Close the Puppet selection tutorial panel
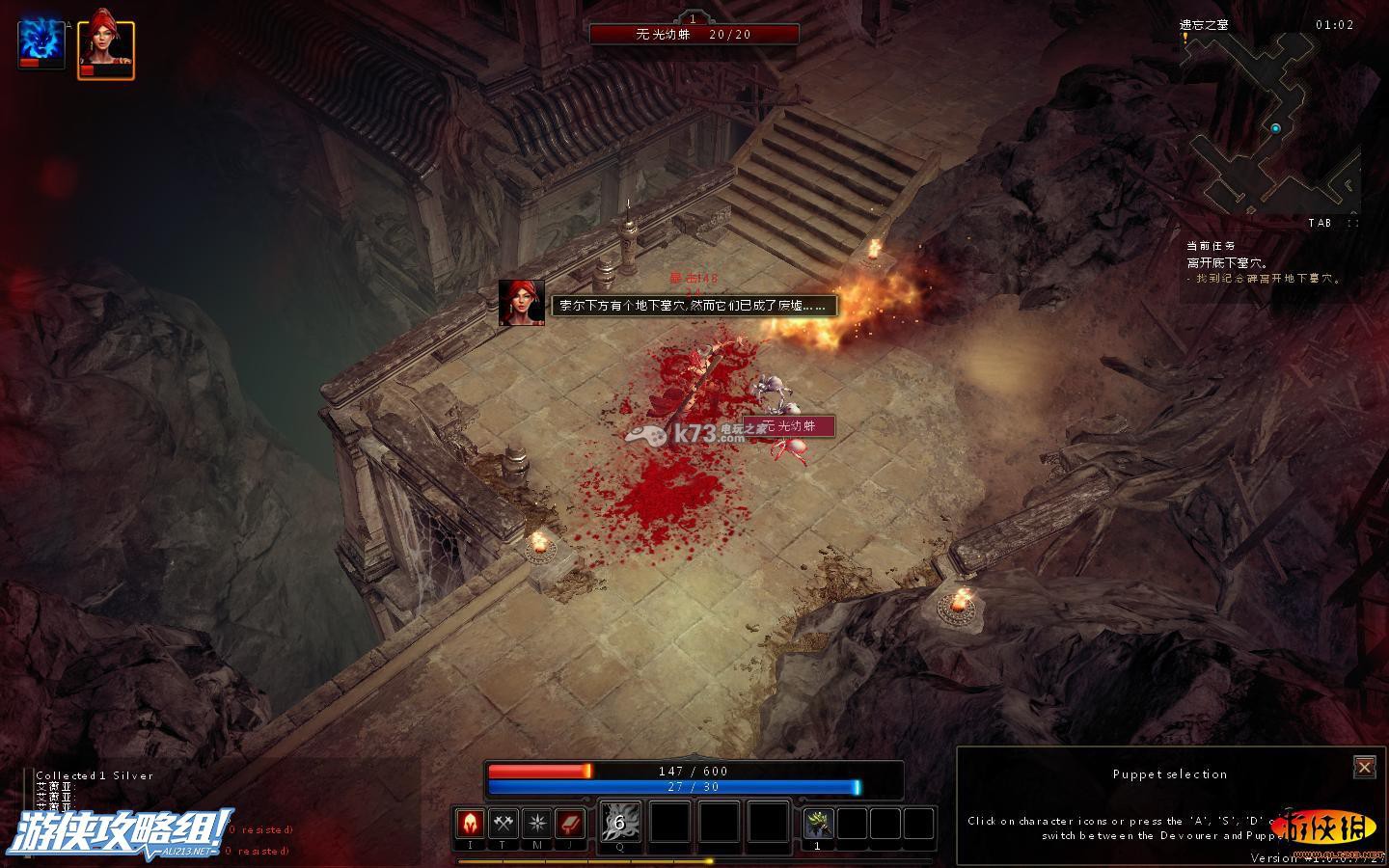1389x868 pixels. 1364,767
